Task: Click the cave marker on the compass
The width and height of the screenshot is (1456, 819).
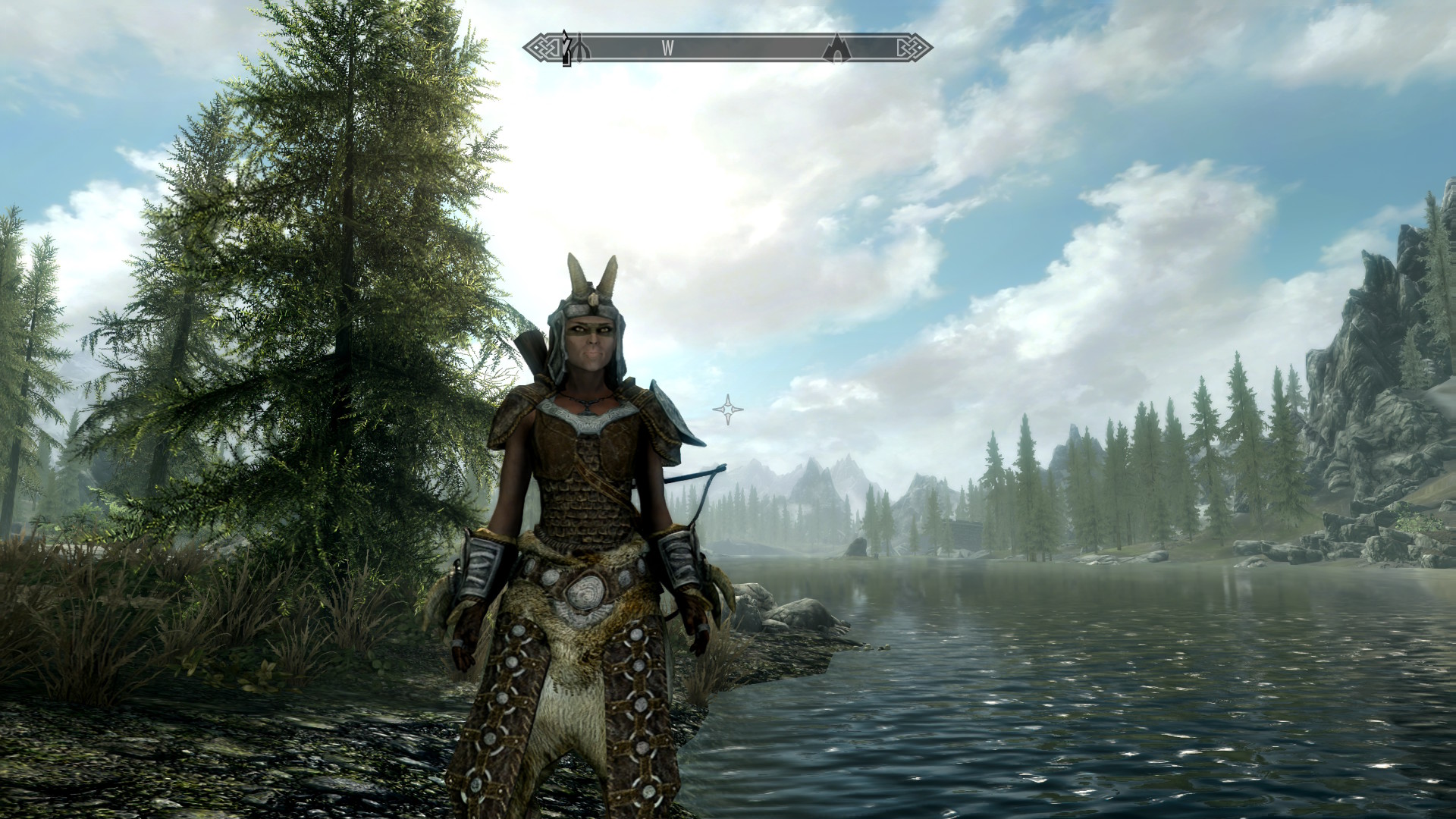Action: (x=836, y=47)
